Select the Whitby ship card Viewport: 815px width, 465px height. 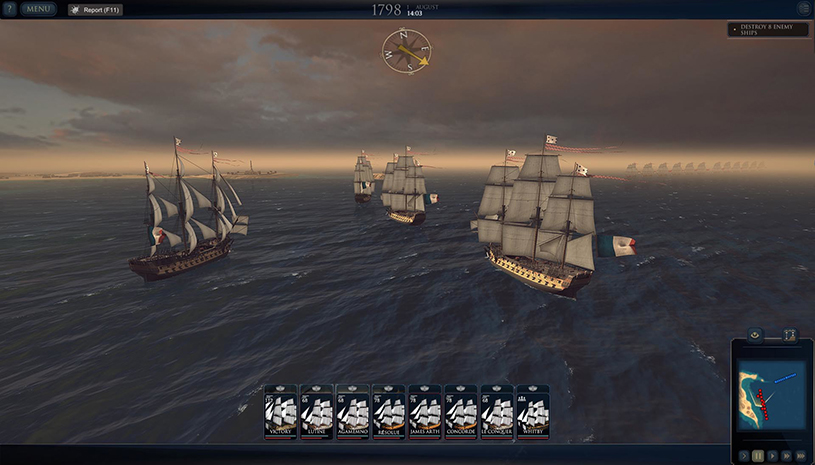(x=533, y=412)
